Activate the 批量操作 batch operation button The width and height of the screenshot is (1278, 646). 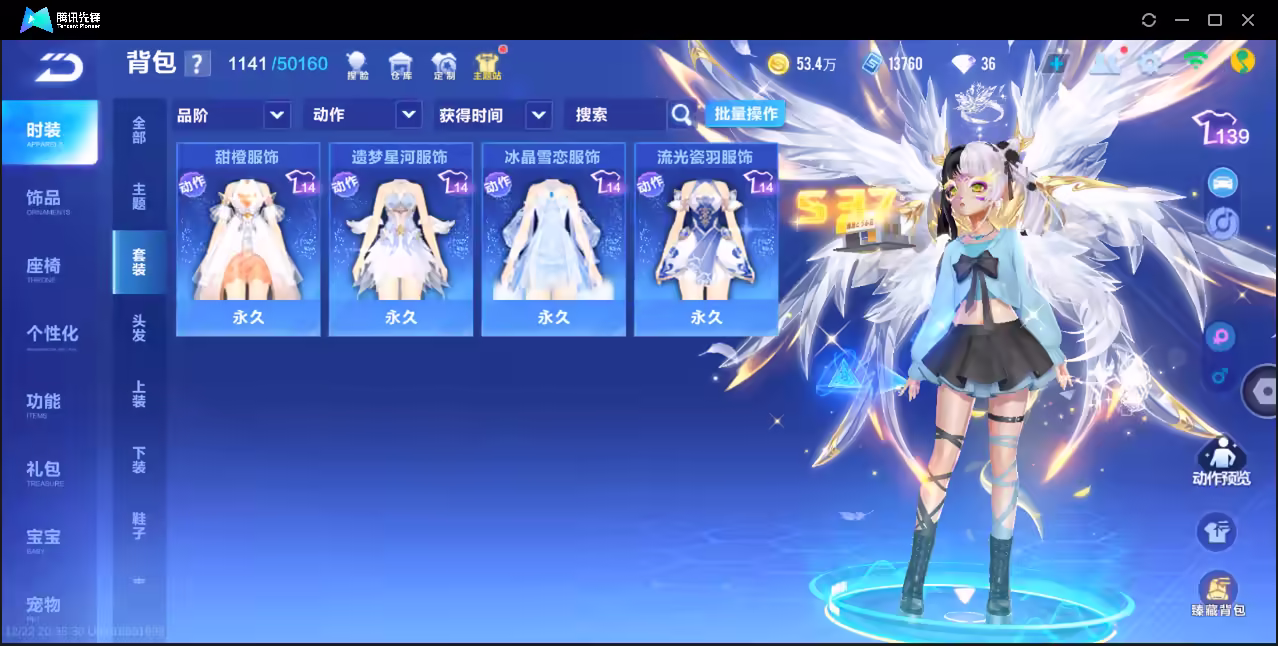click(x=745, y=114)
